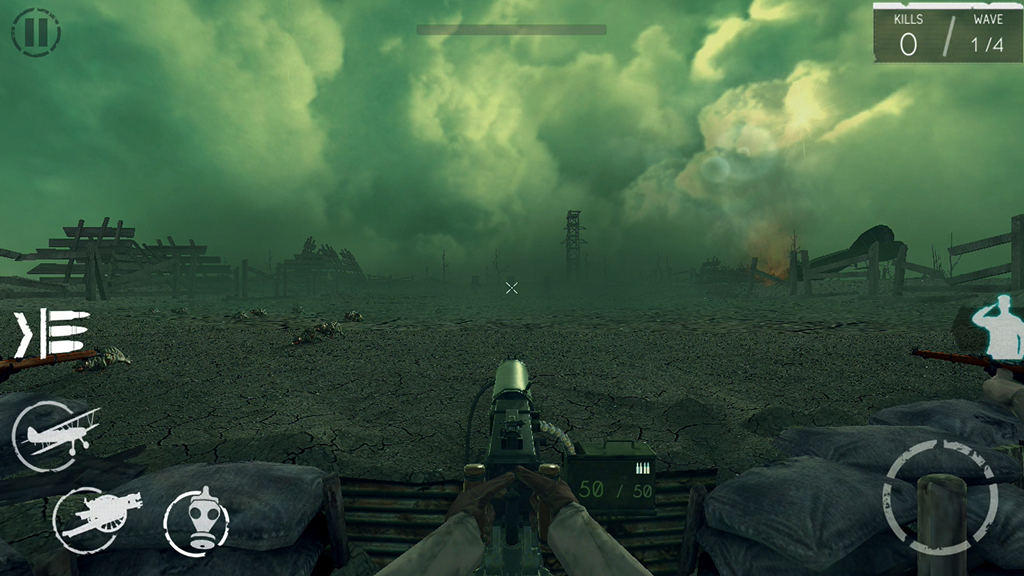Select the saluting soldier icon
The image size is (1024, 576).
(x=1000, y=327)
